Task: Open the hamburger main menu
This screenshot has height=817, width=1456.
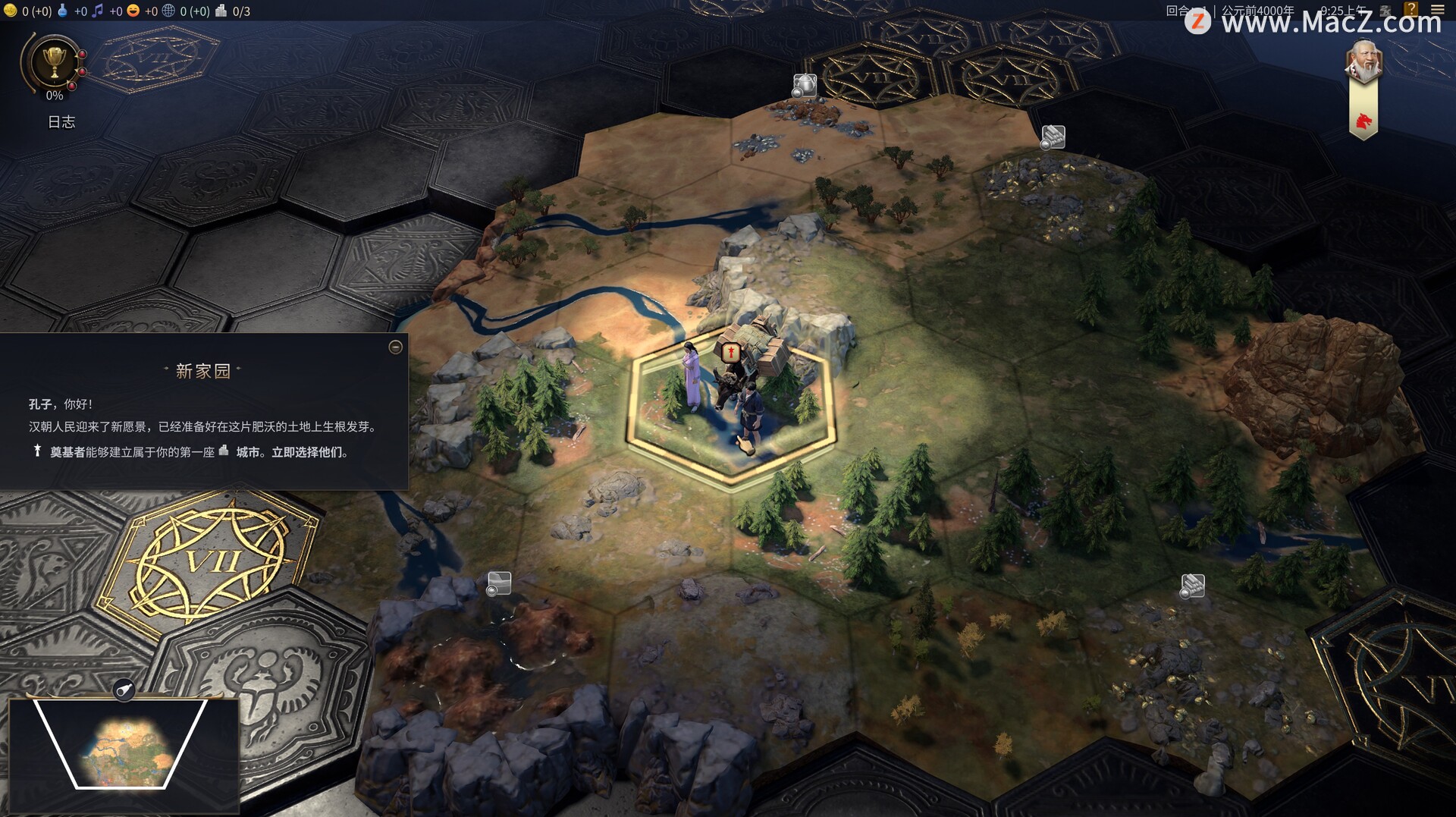Action: point(1437,10)
